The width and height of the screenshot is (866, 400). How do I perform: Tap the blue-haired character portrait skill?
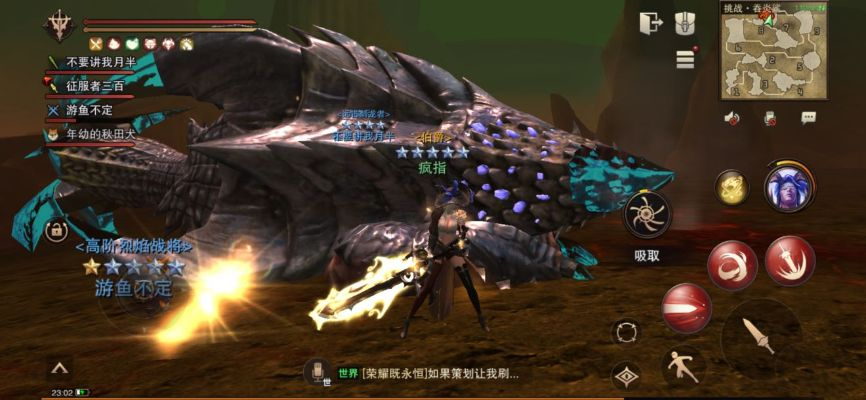coord(788,186)
